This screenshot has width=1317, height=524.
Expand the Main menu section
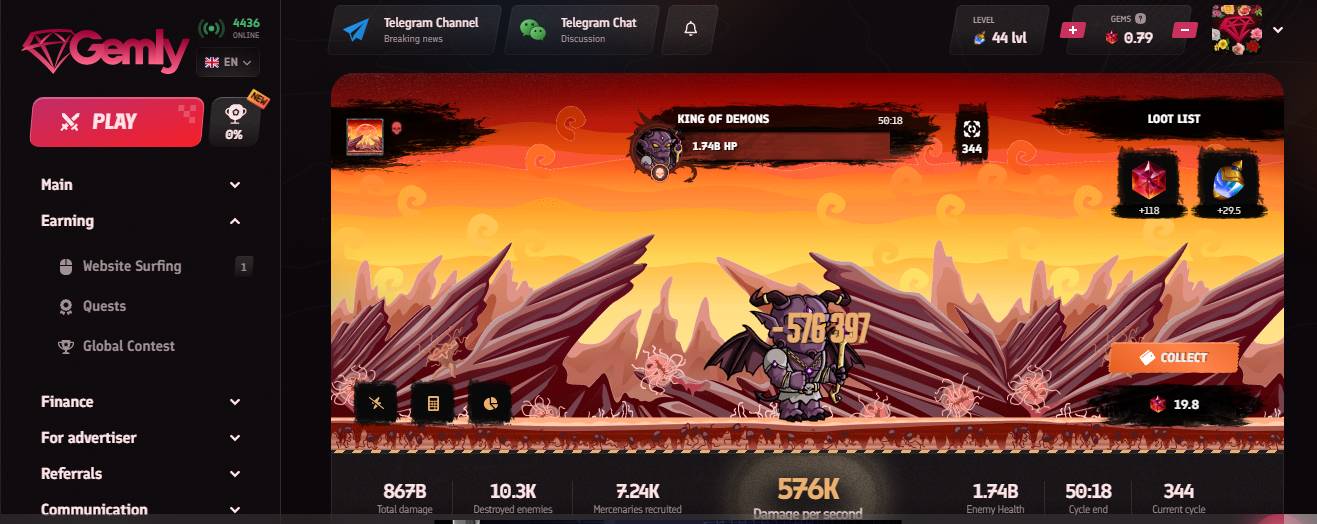point(140,185)
